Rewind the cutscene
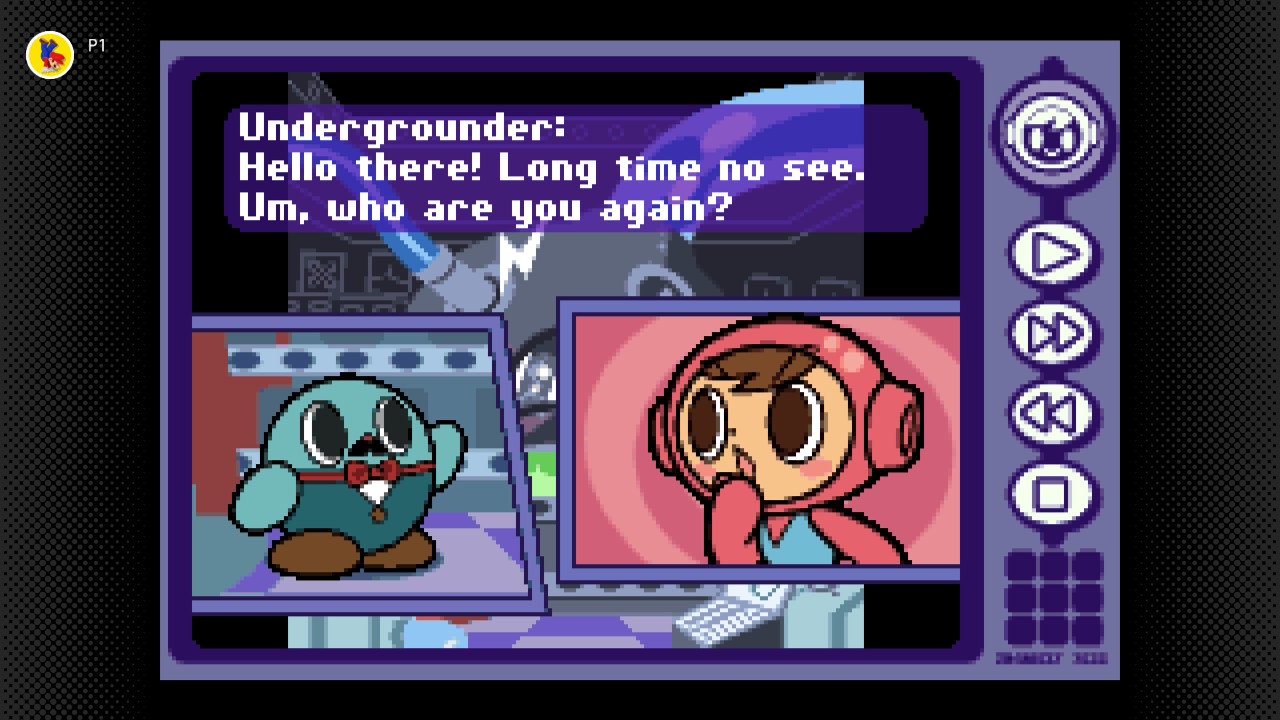The image size is (1280, 720). [1052, 414]
